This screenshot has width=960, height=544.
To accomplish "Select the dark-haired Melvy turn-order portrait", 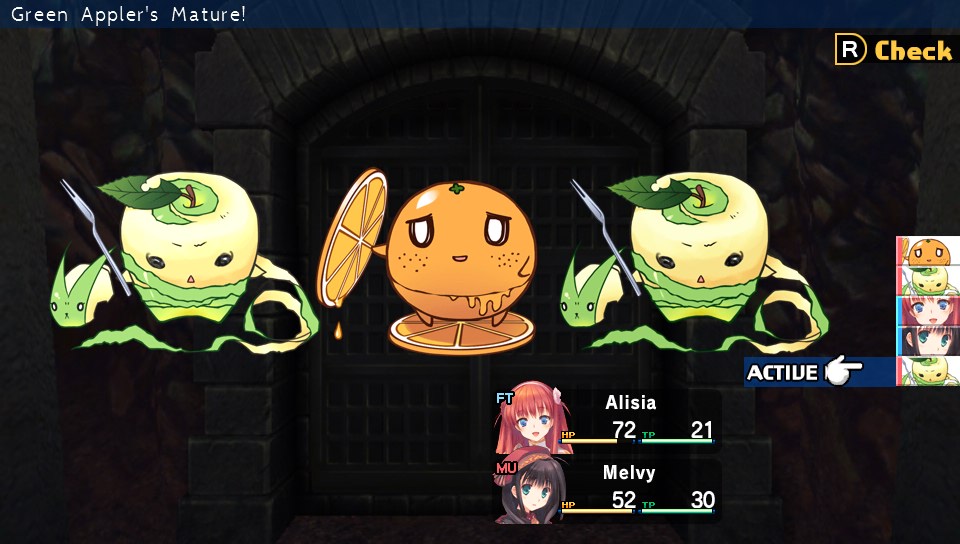I will coord(930,341).
